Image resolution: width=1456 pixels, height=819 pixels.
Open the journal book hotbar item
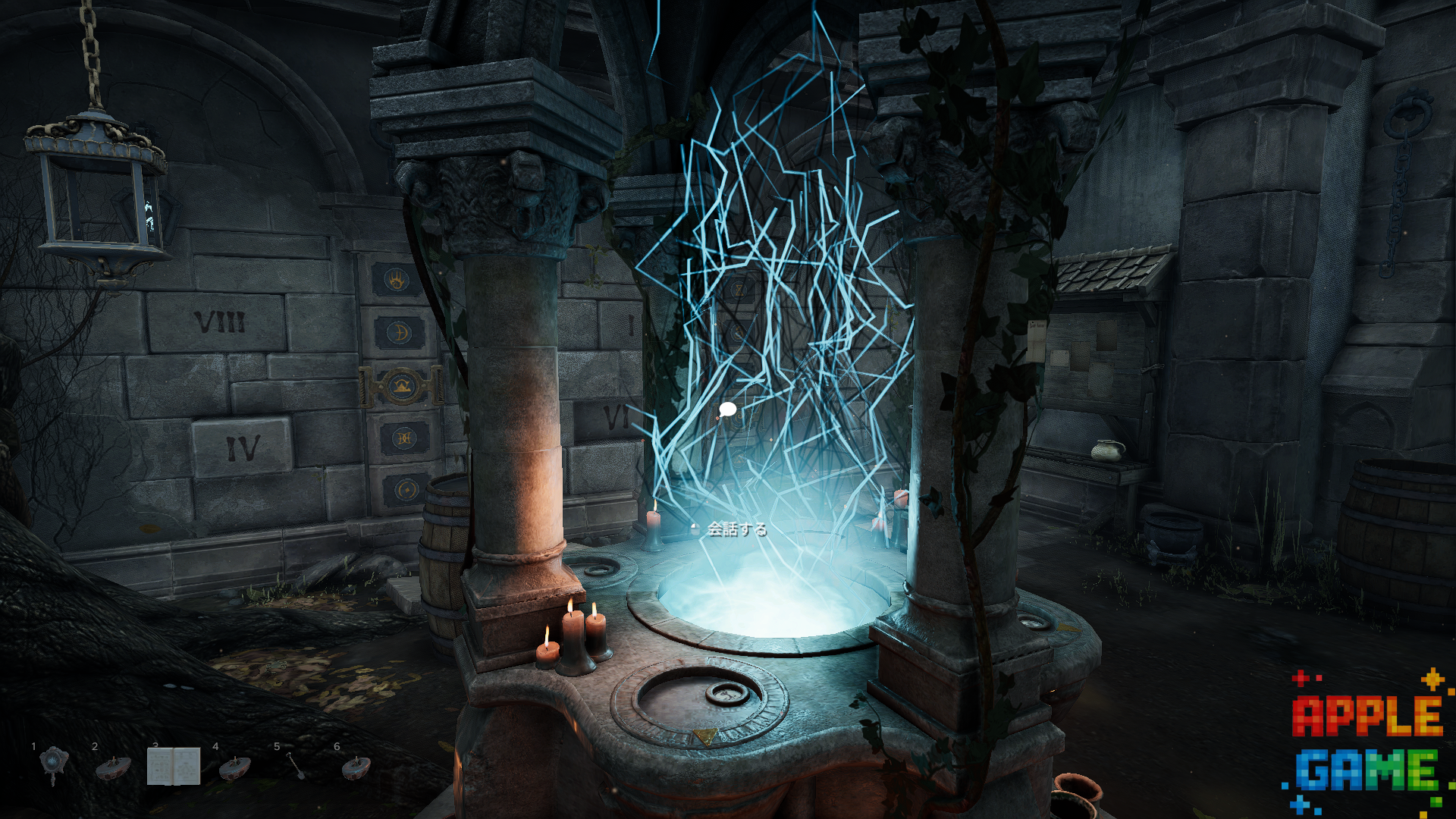(173, 766)
